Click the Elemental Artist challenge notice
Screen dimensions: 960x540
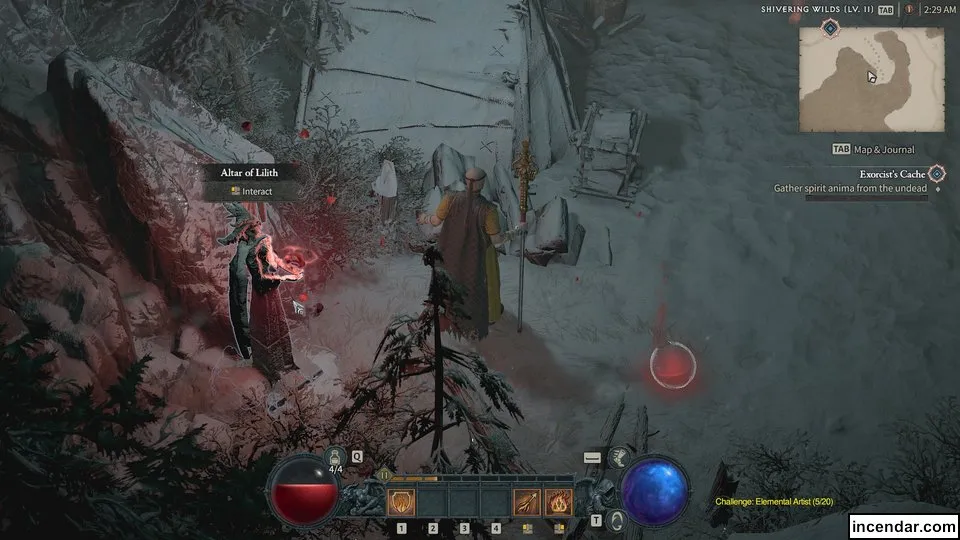pyautogui.click(x=775, y=502)
